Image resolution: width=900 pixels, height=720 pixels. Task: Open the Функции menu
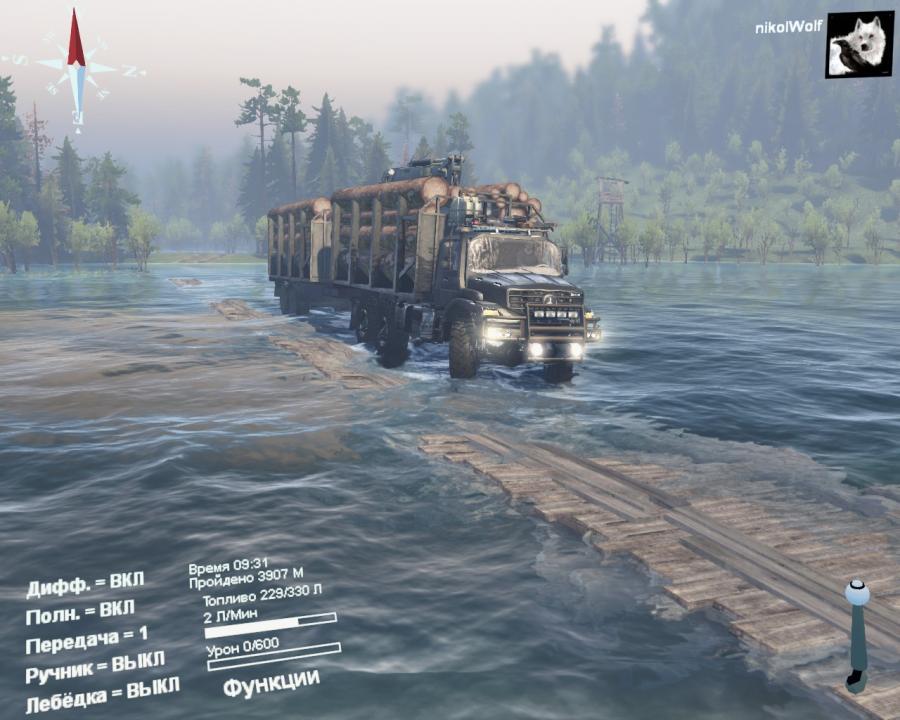click(x=271, y=683)
